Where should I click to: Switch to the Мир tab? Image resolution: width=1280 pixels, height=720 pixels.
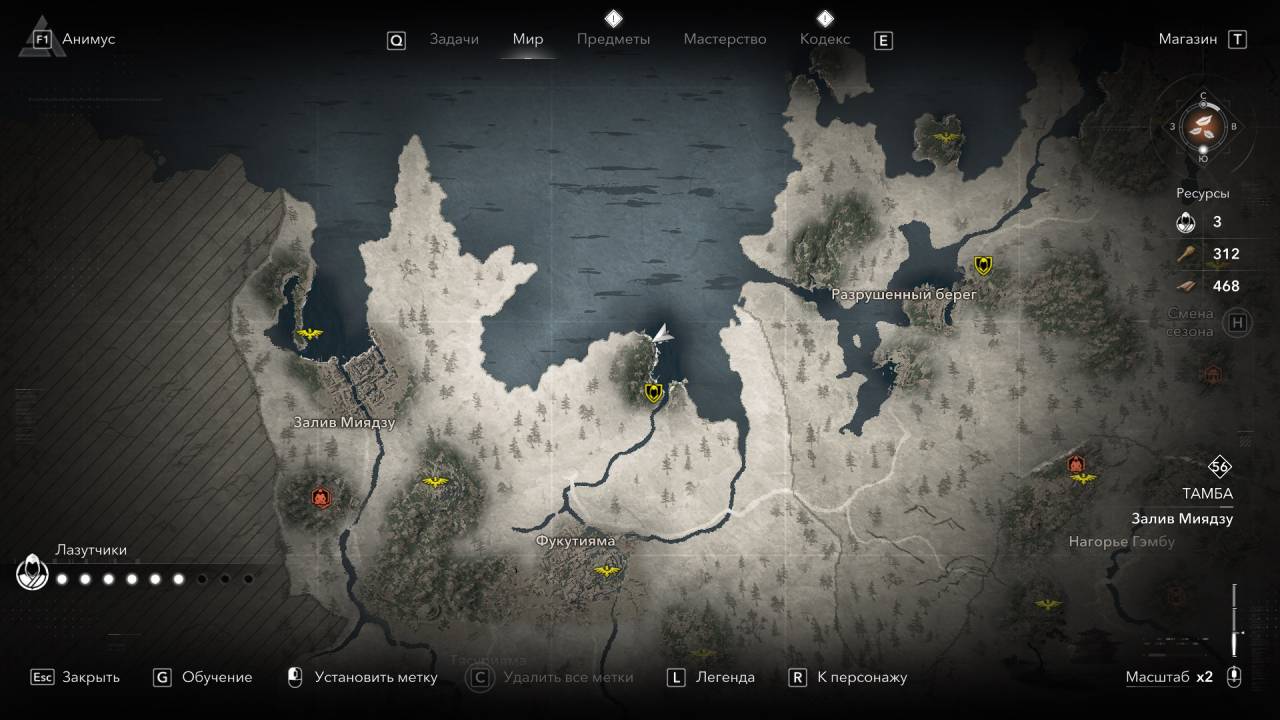(x=528, y=39)
